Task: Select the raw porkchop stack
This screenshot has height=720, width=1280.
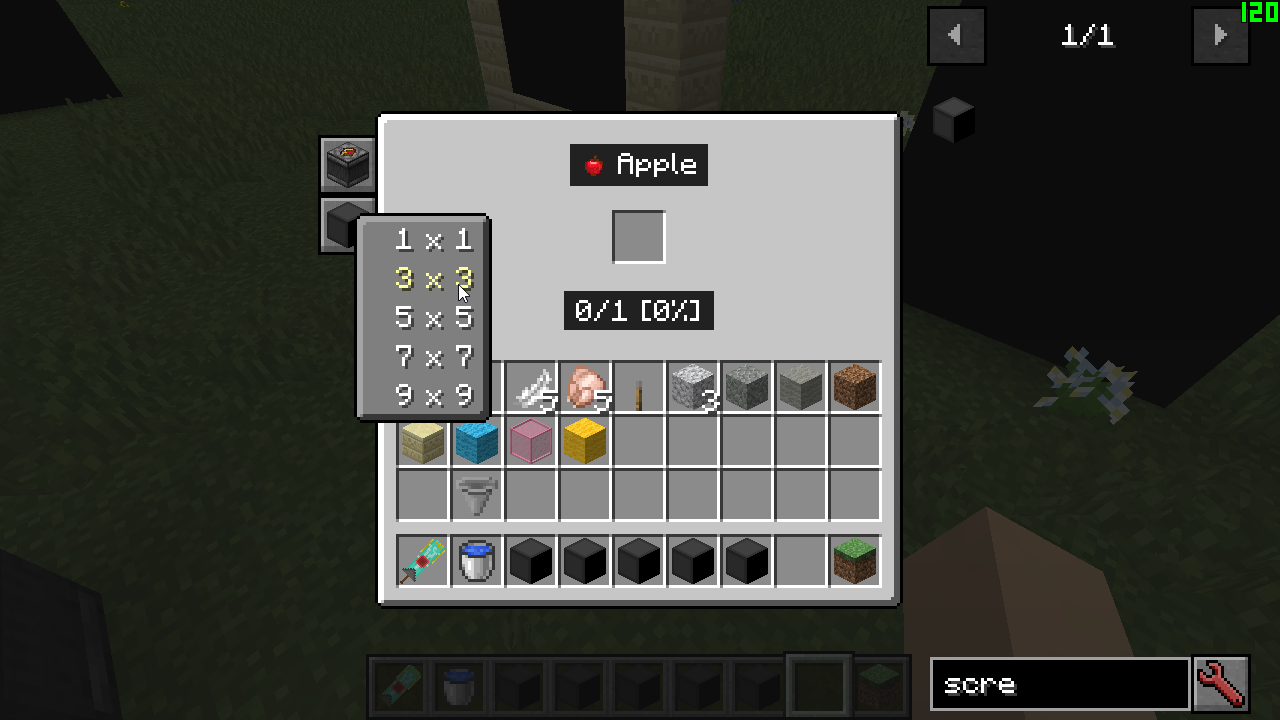Action: (x=585, y=387)
